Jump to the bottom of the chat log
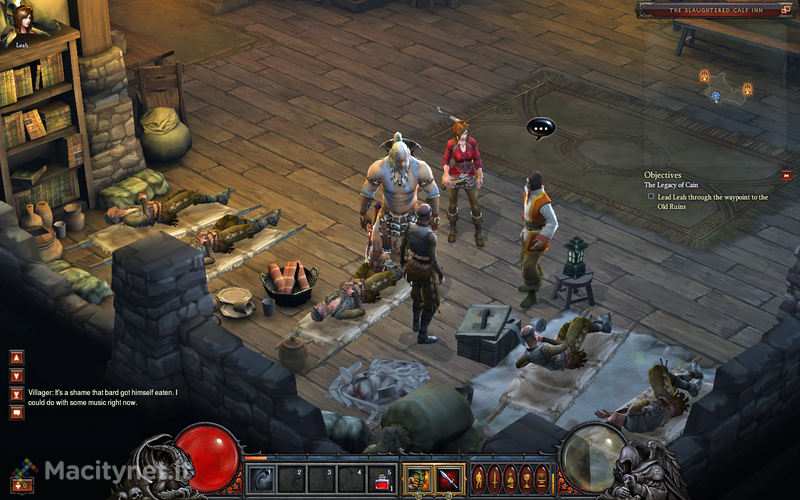Image resolution: width=800 pixels, height=500 pixels. click(16, 394)
